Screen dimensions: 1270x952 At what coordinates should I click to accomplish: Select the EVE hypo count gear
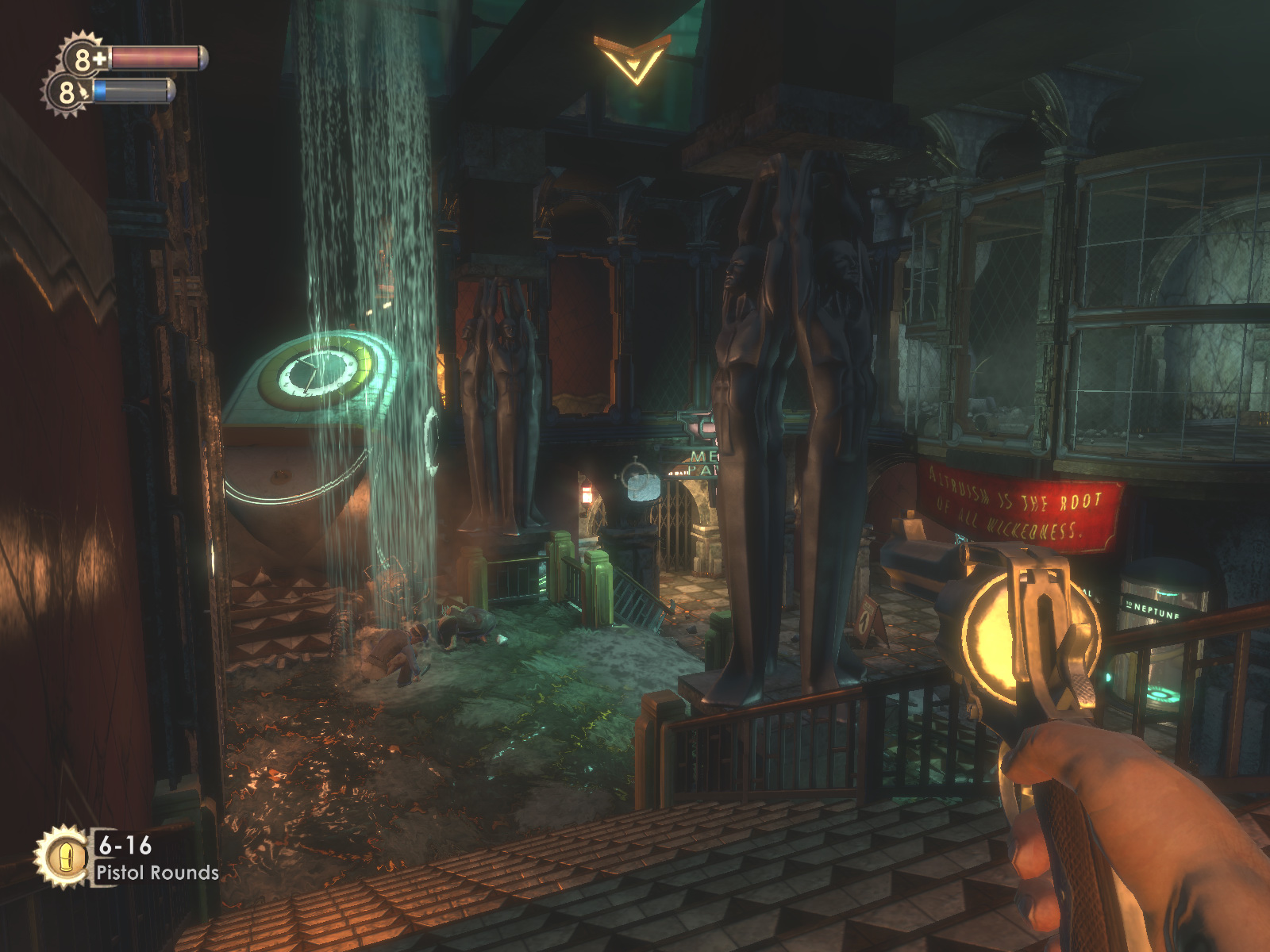[x=67, y=92]
